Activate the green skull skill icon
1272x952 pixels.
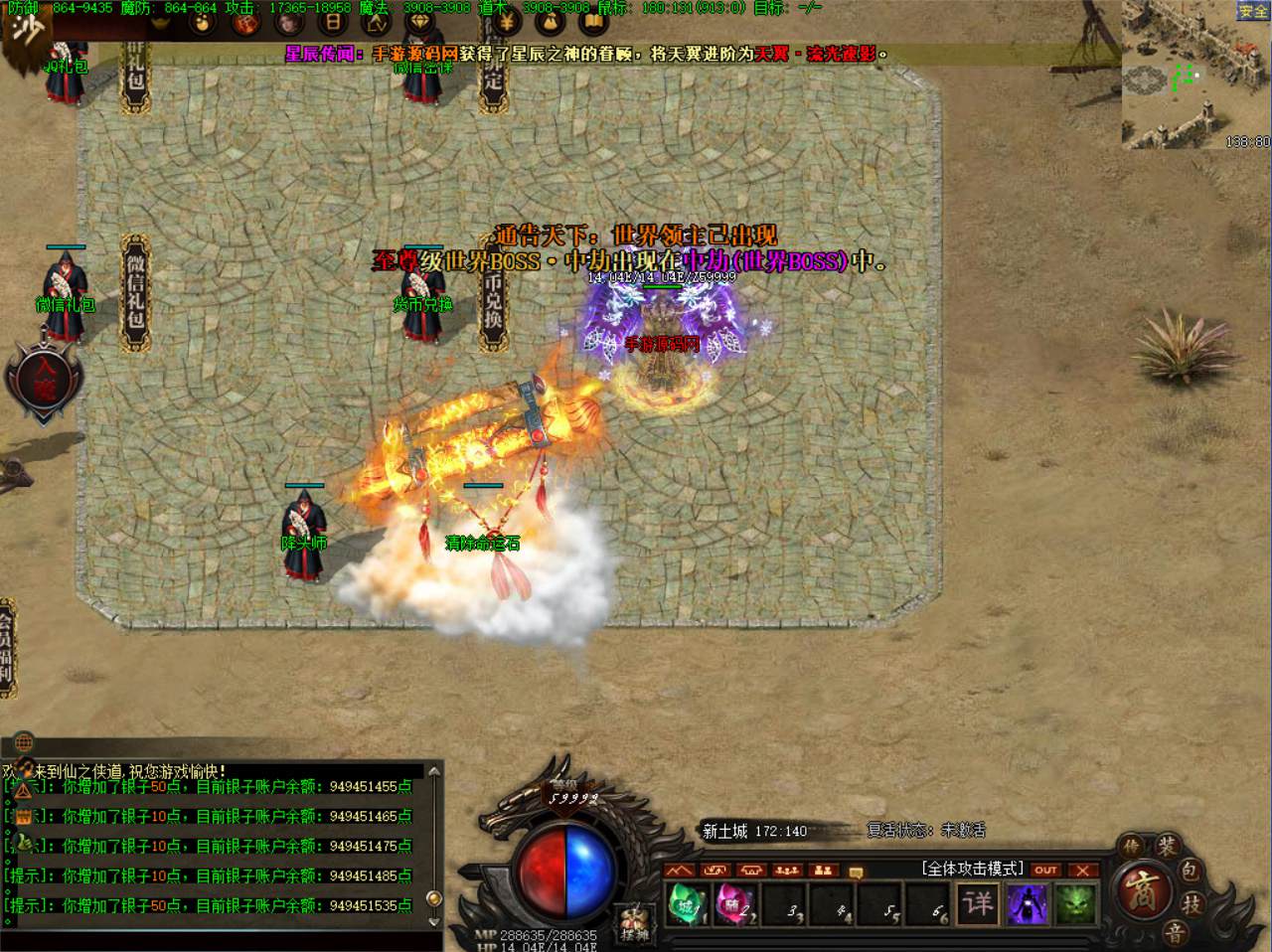(1075, 903)
